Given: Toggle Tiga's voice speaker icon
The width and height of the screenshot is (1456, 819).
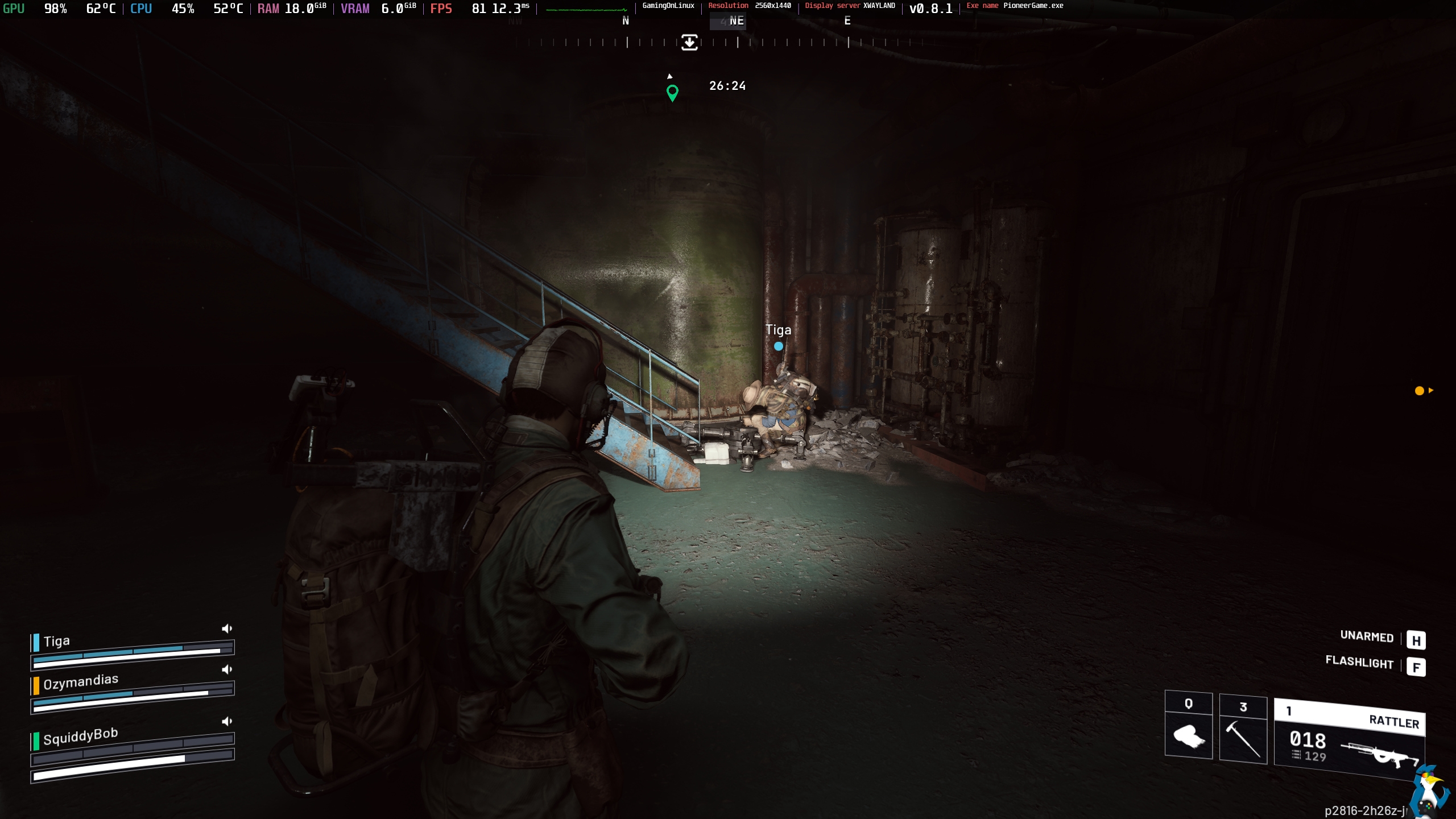Looking at the screenshot, I should tap(227, 628).
